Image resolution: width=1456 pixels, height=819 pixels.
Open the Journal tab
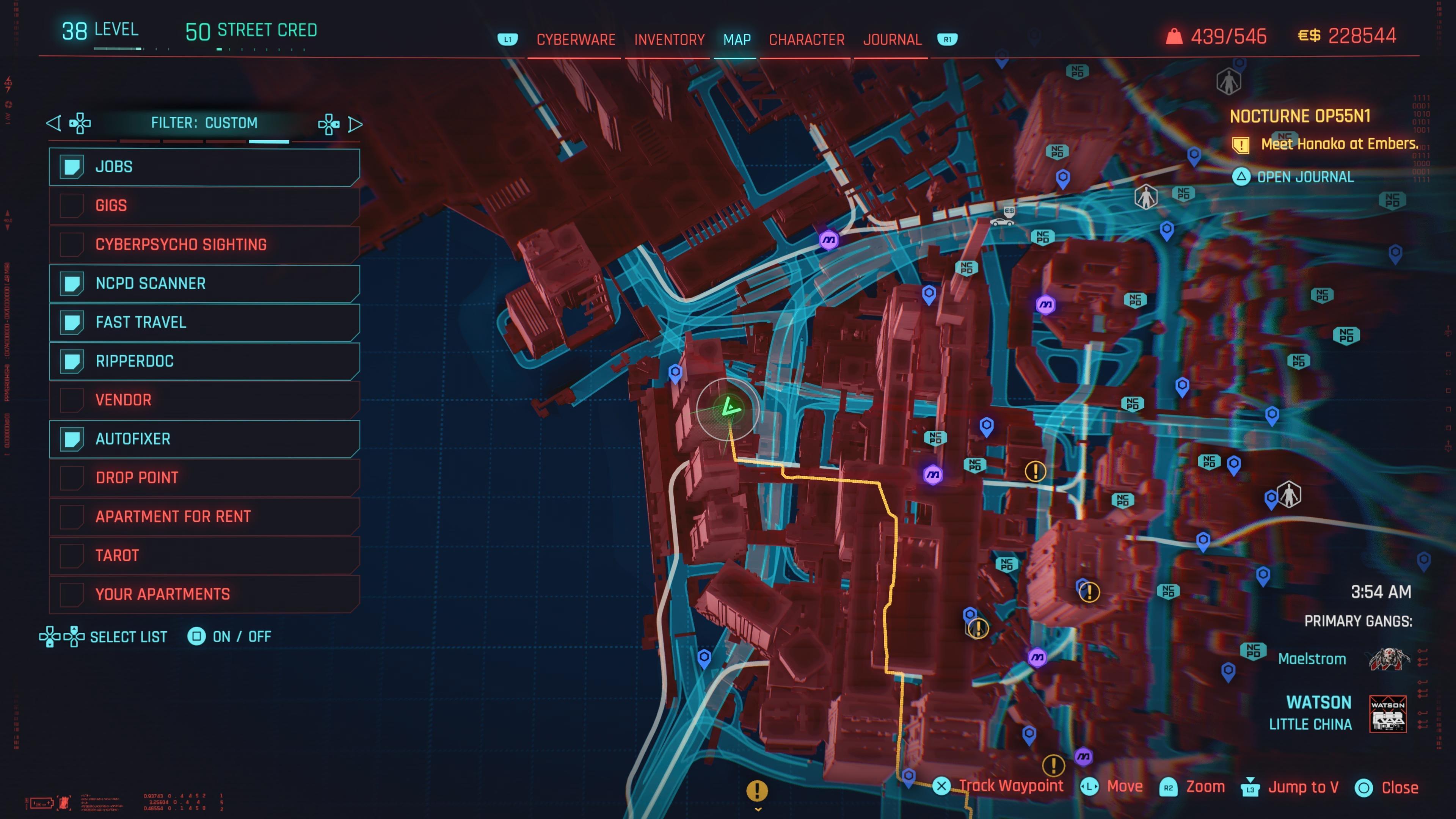[x=892, y=39]
